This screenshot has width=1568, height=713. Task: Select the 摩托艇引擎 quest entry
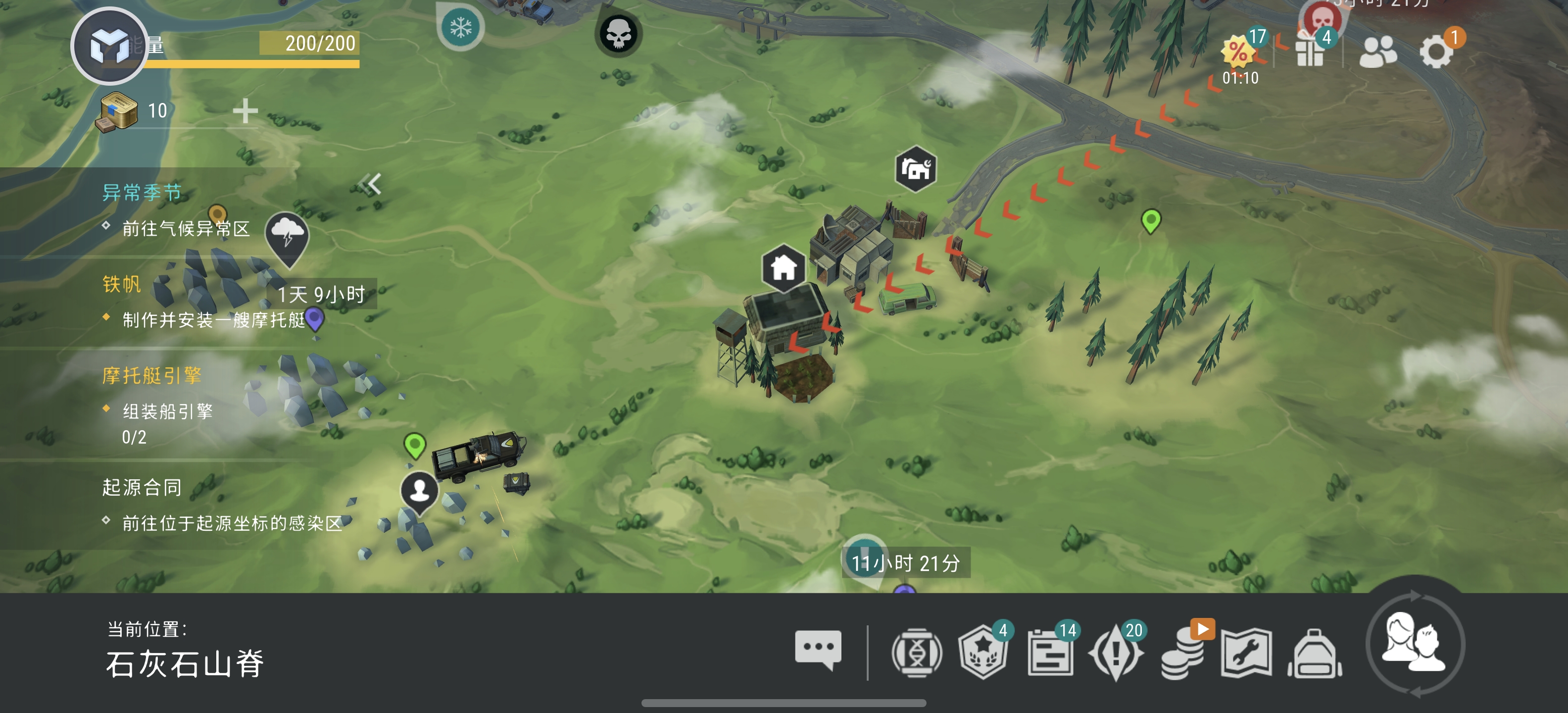(151, 376)
